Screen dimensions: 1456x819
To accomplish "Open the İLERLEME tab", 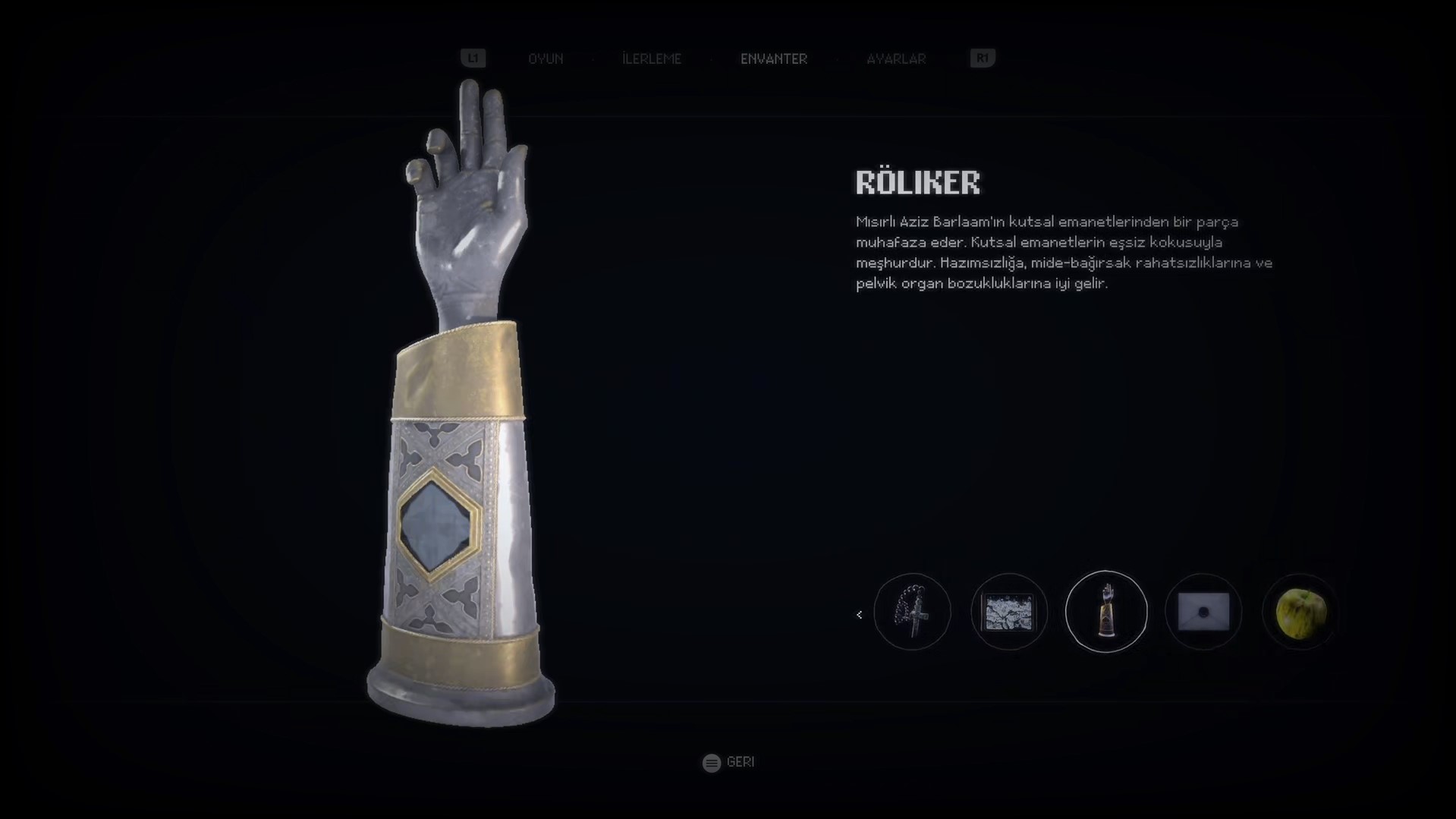I will (x=652, y=58).
